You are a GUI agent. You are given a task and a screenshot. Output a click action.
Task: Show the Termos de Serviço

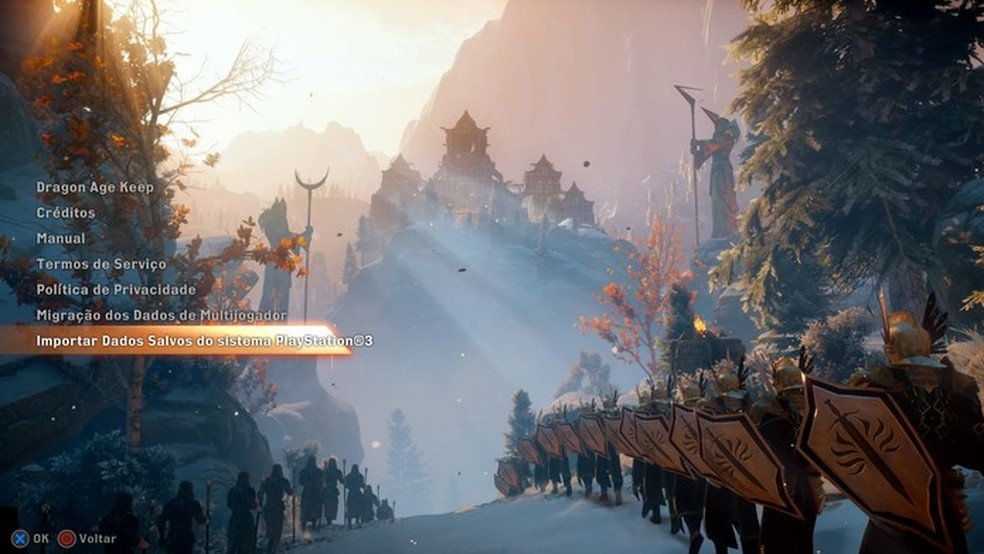click(x=101, y=264)
